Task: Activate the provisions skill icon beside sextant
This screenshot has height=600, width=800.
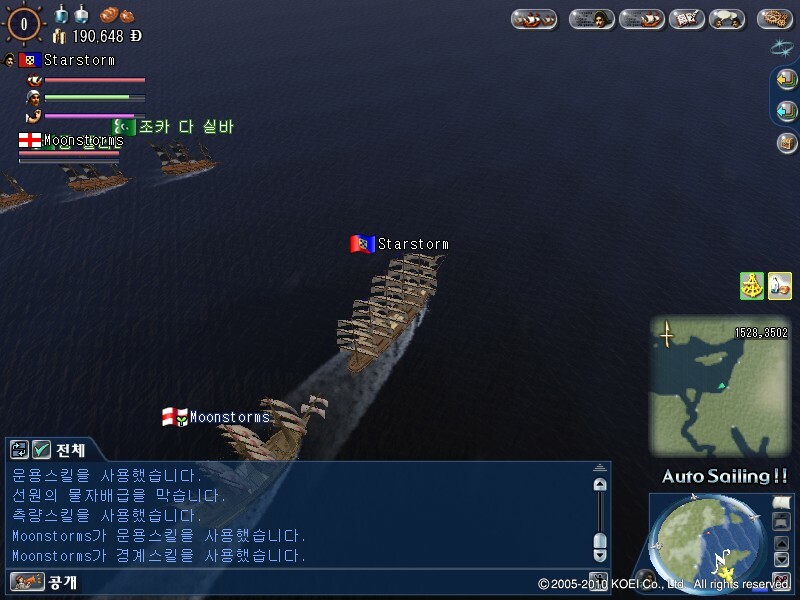Action: (779, 285)
